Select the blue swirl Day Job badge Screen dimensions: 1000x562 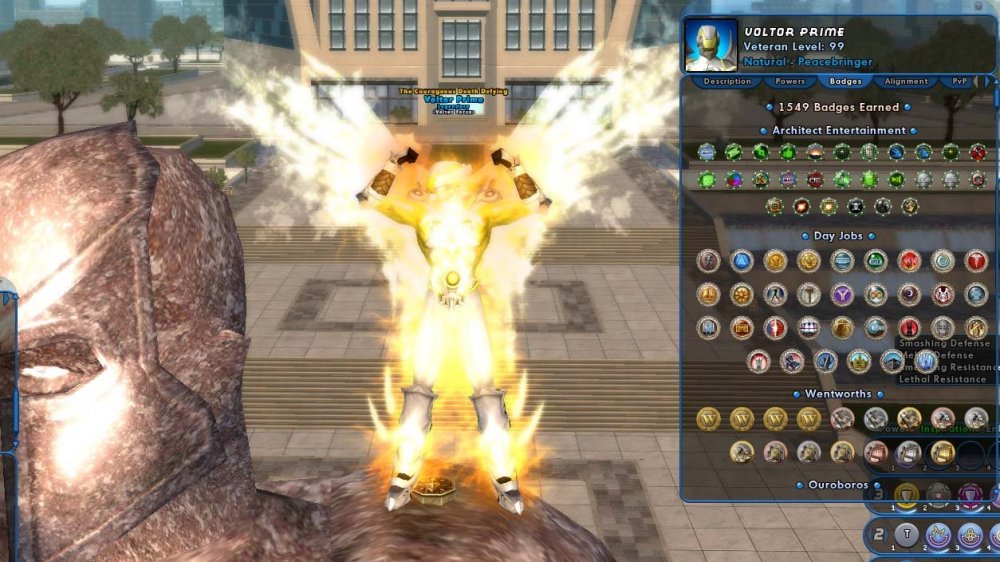point(943,261)
